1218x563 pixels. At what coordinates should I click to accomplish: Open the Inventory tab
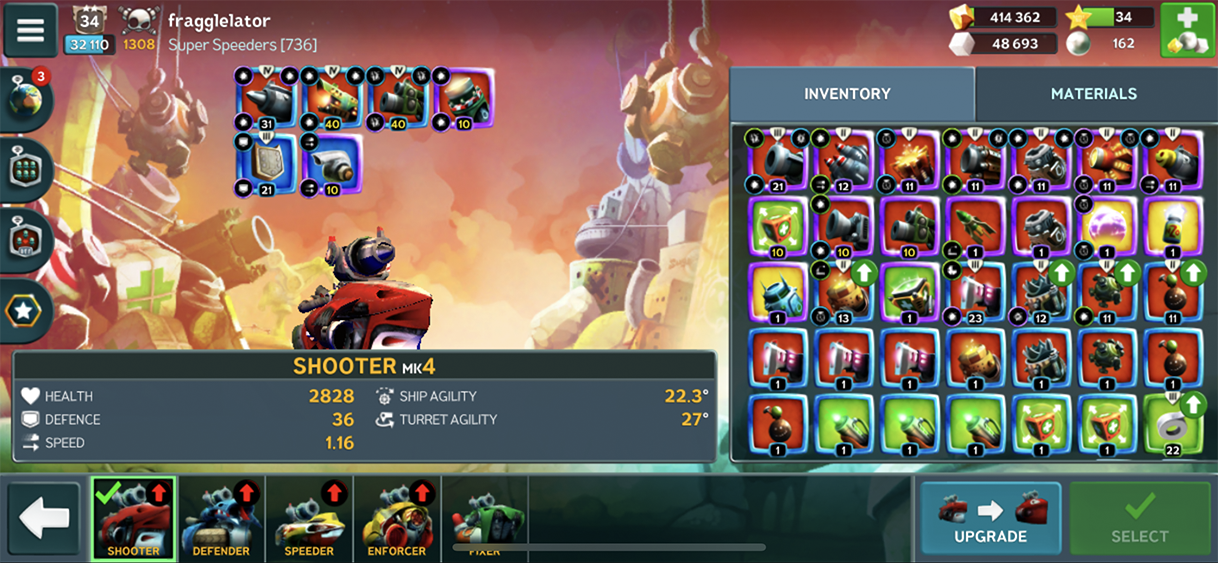pyautogui.click(x=847, y=94)
